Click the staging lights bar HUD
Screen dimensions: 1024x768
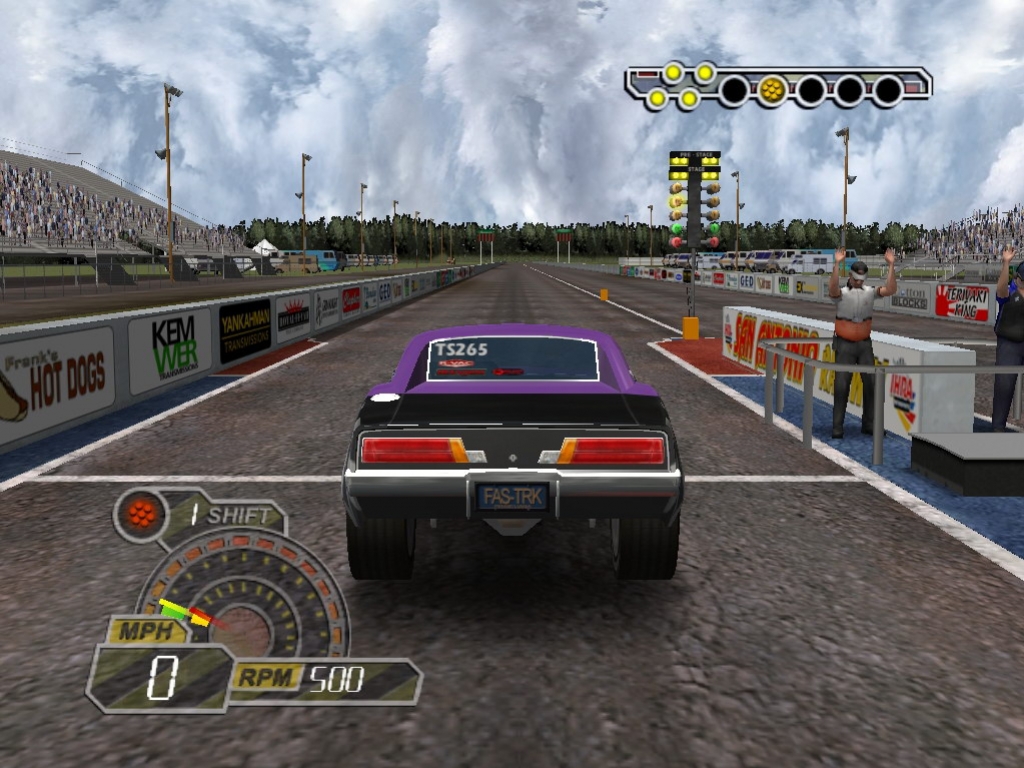(778, 87)
